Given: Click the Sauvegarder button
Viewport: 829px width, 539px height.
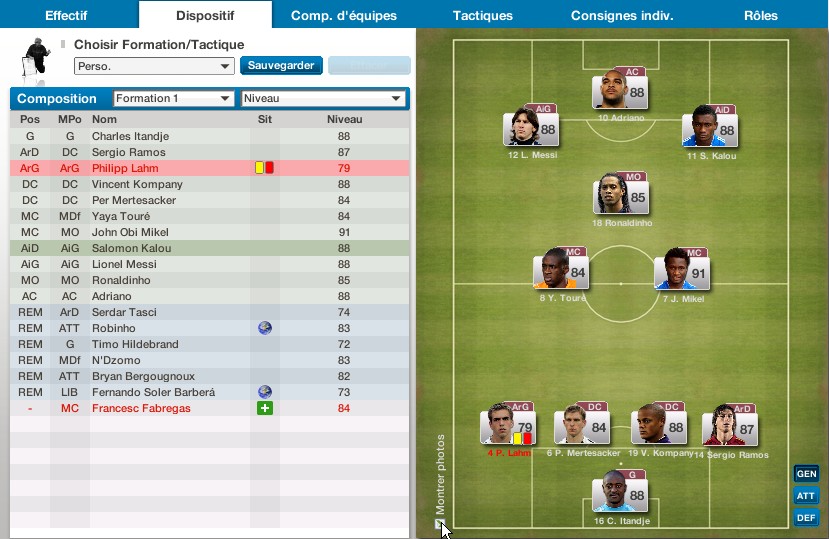Looking at the screenshot, I should tap(281, 66).
